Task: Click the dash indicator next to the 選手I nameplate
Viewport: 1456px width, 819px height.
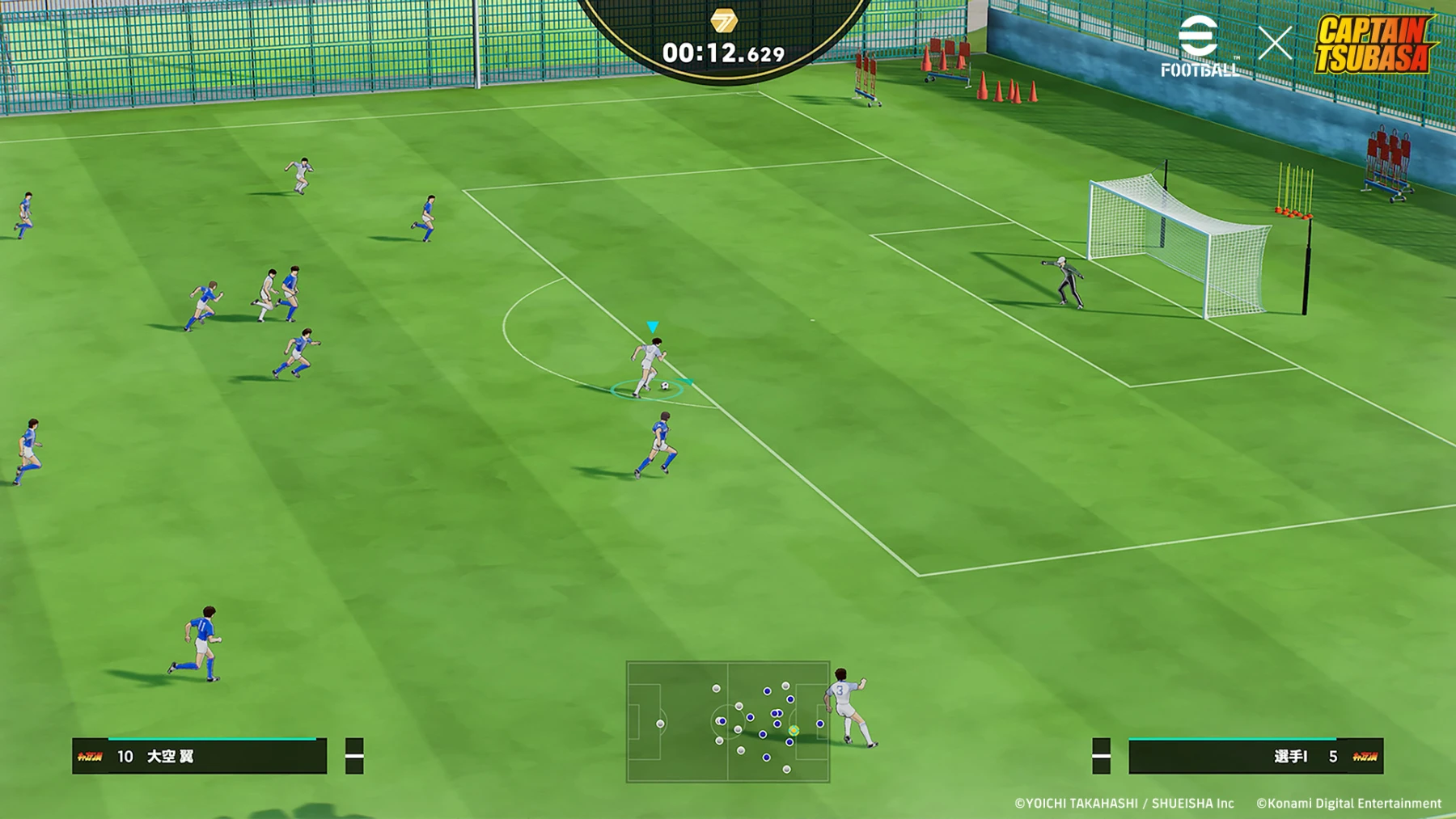Action: (1102, 757)
